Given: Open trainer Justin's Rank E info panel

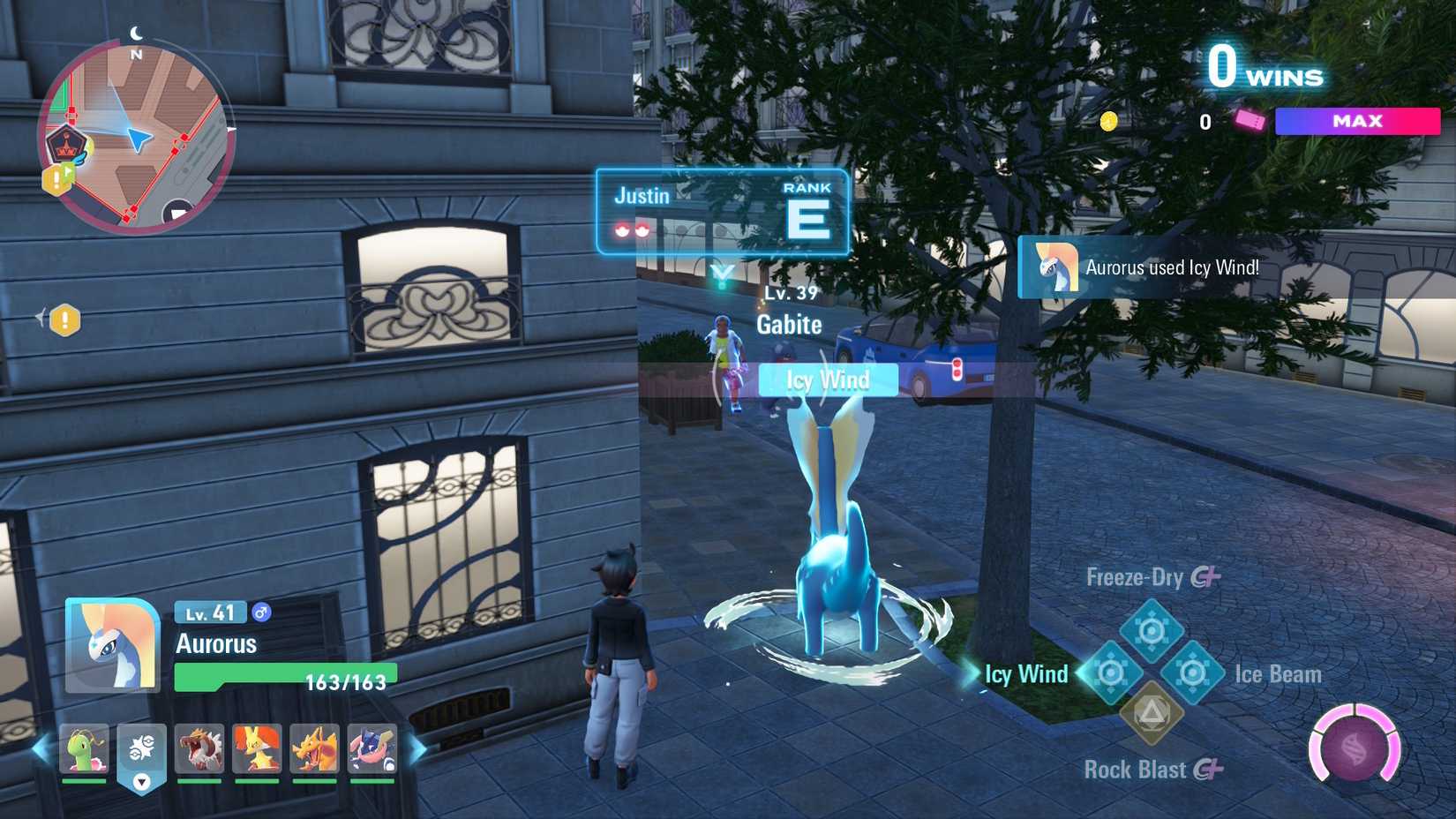Looking at the screenshot, I should (x=722, y=213).
